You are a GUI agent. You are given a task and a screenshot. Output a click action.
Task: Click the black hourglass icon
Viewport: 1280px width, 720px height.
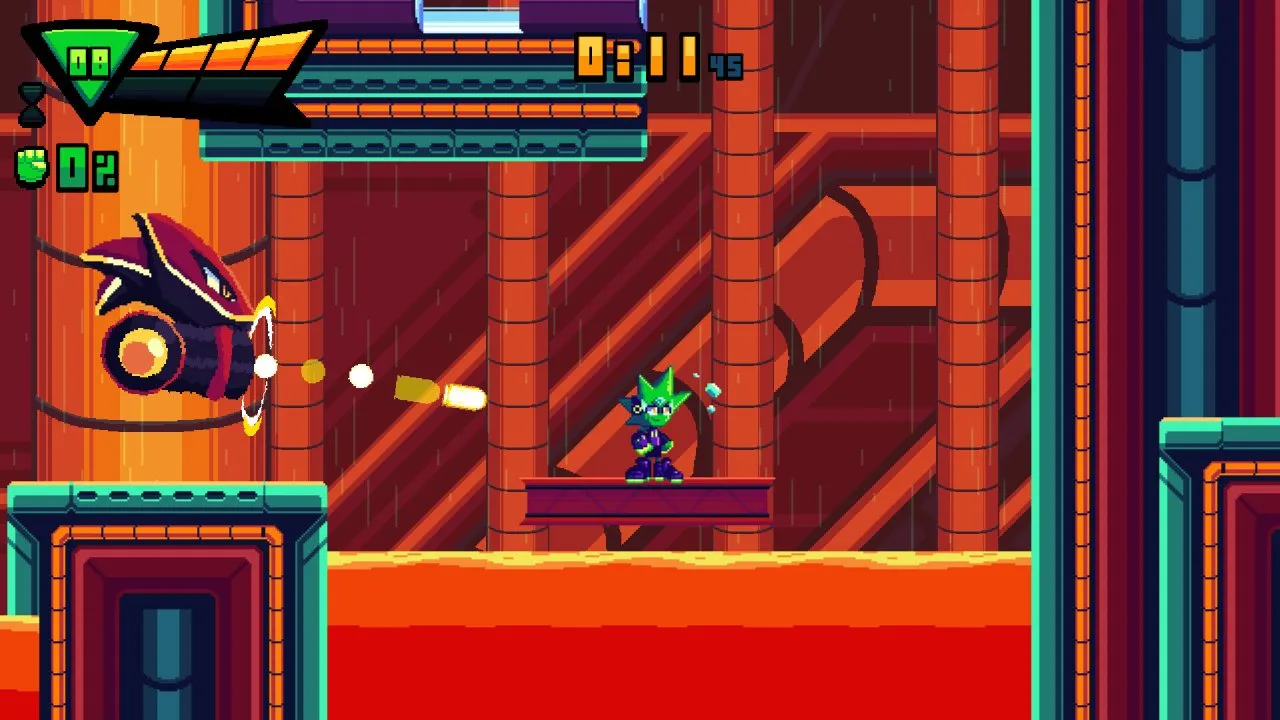pos(32,104)
